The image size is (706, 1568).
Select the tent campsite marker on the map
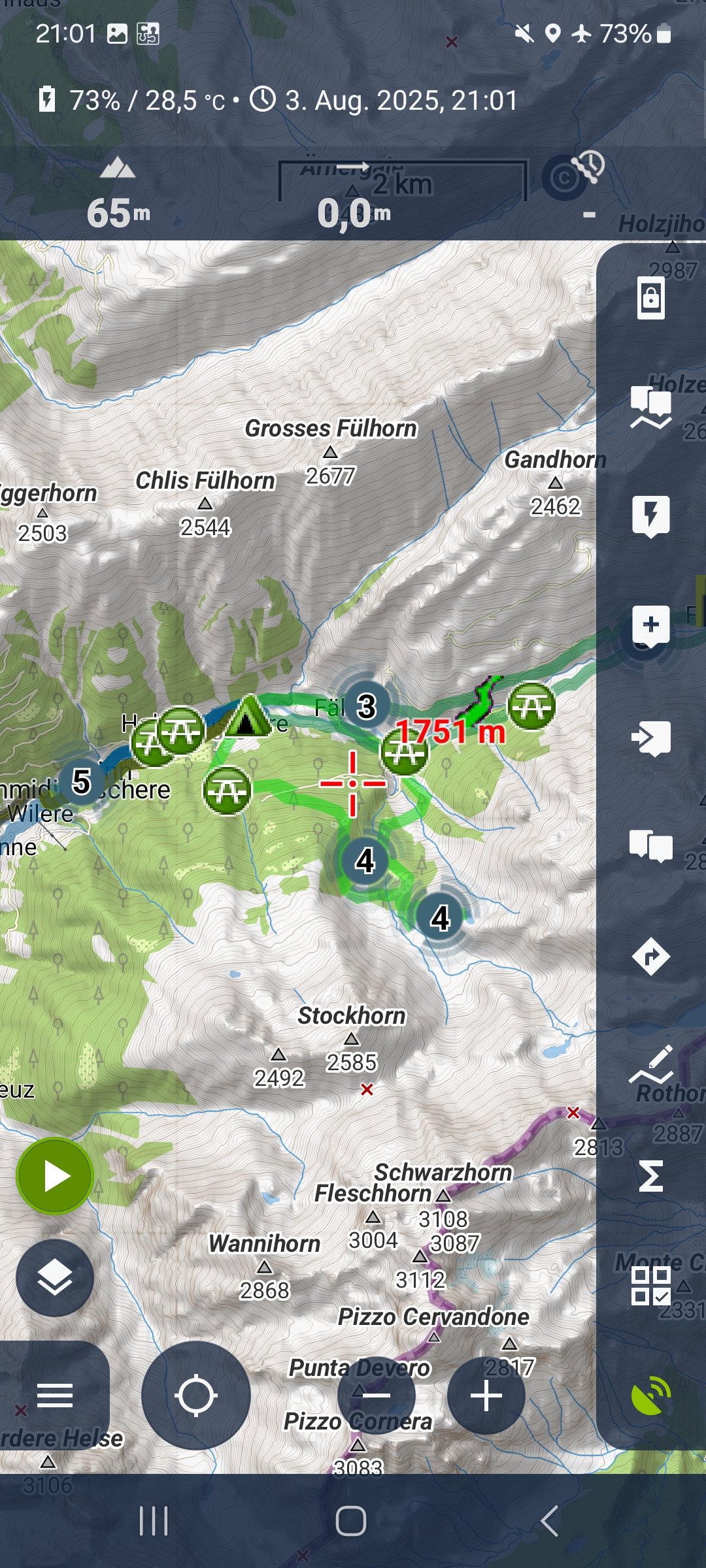[x=247, y=717]
